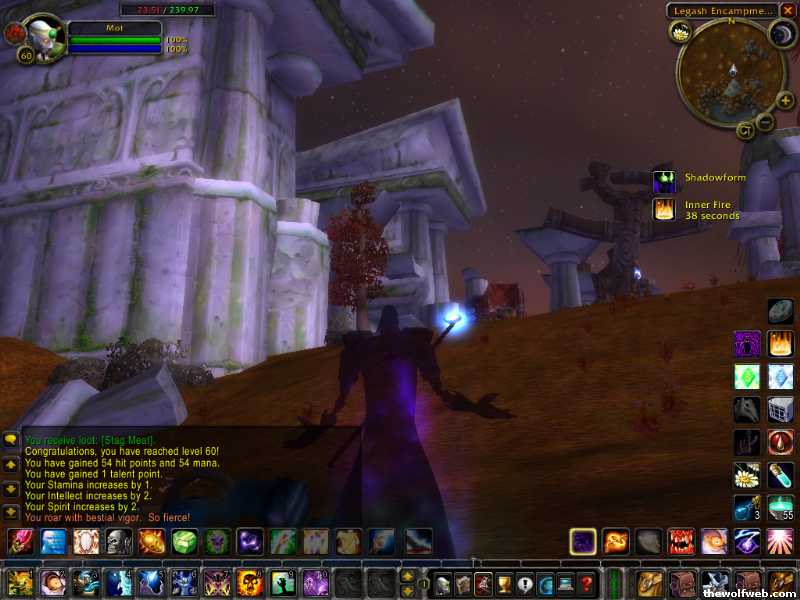The width and height of the screenshot is (800, 600).
Task: Page action bar up with arrow
Action: [406, 576]
